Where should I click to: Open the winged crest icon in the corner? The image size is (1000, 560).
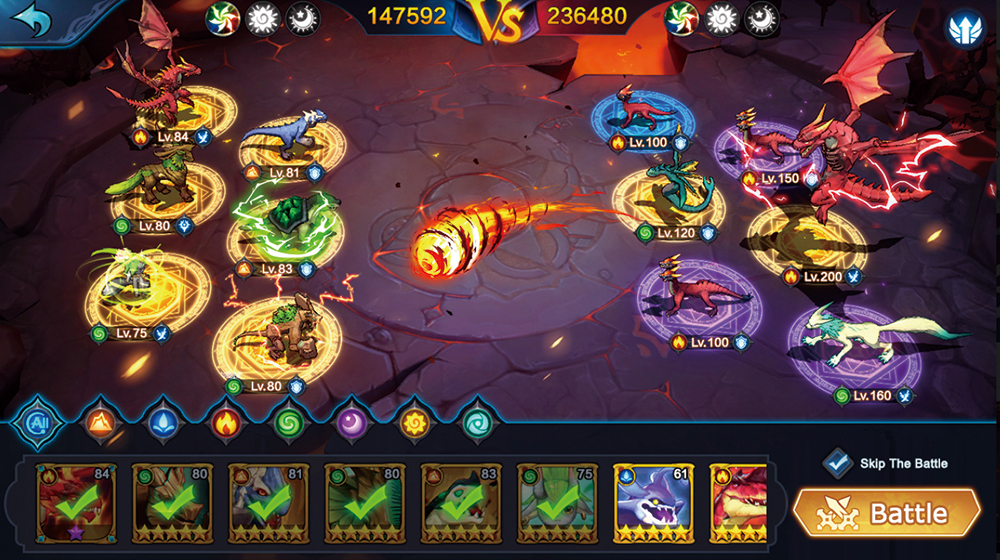pyautogui.click(x=965, y=28)
